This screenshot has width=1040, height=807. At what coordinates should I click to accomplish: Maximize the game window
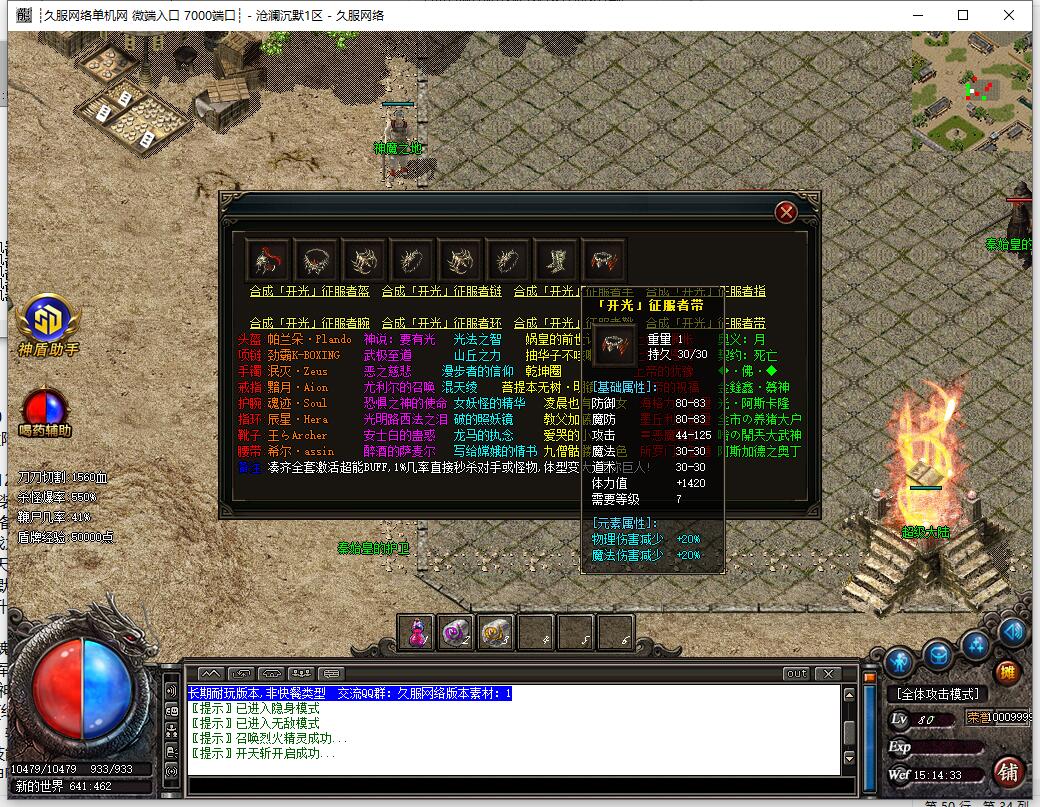(963, 15)
